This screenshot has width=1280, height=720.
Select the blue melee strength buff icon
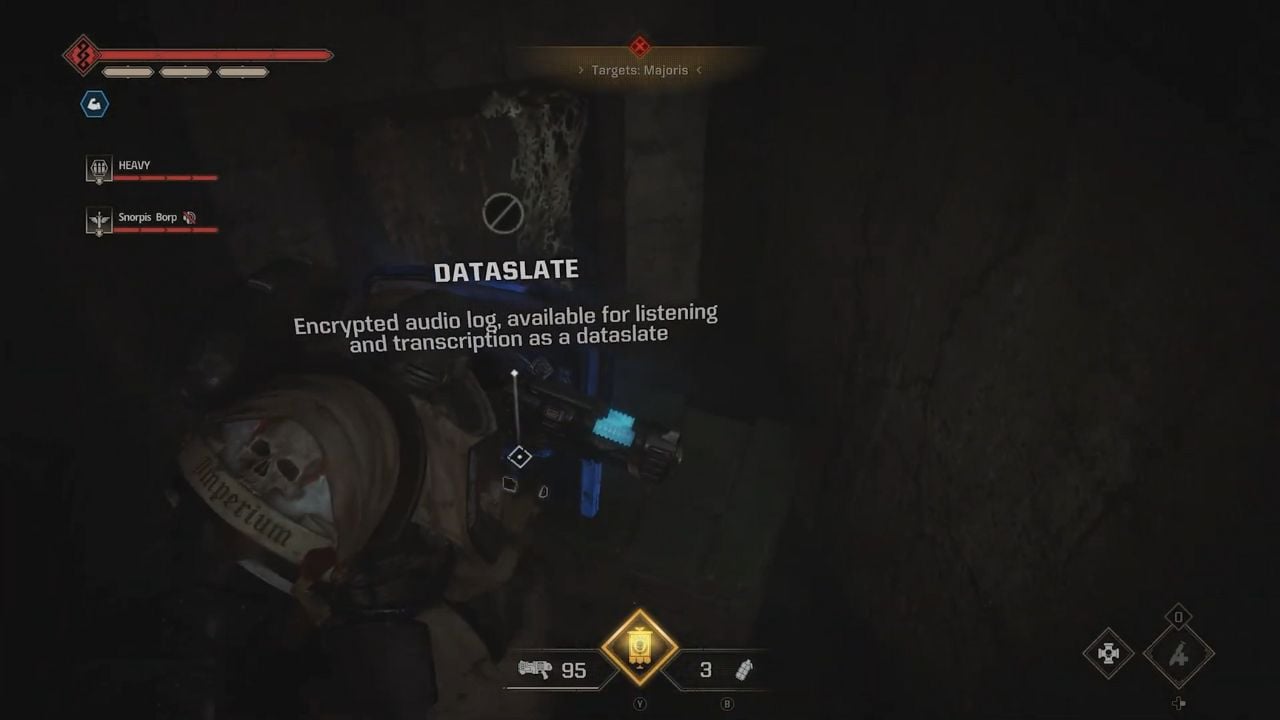coord(94,104)
